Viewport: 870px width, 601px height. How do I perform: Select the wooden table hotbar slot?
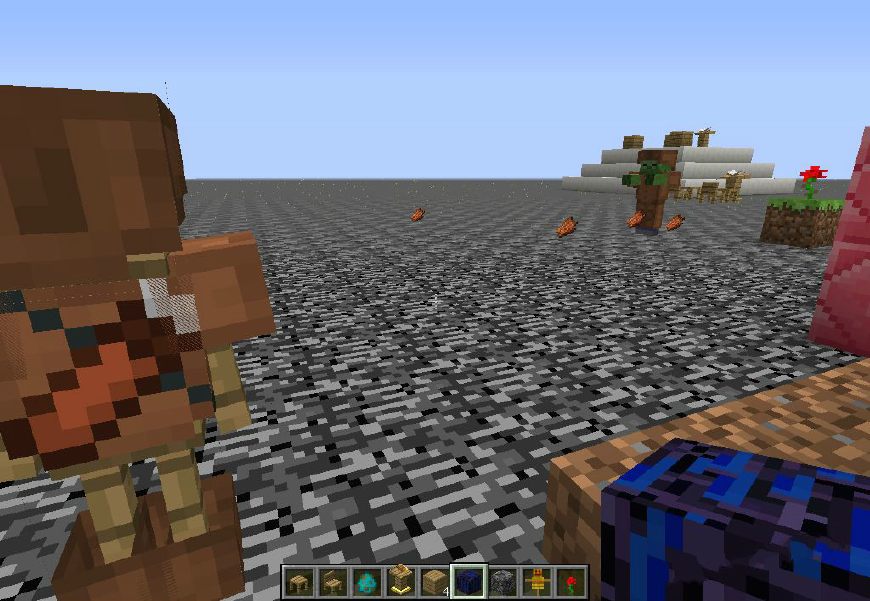tap(298, 582)
